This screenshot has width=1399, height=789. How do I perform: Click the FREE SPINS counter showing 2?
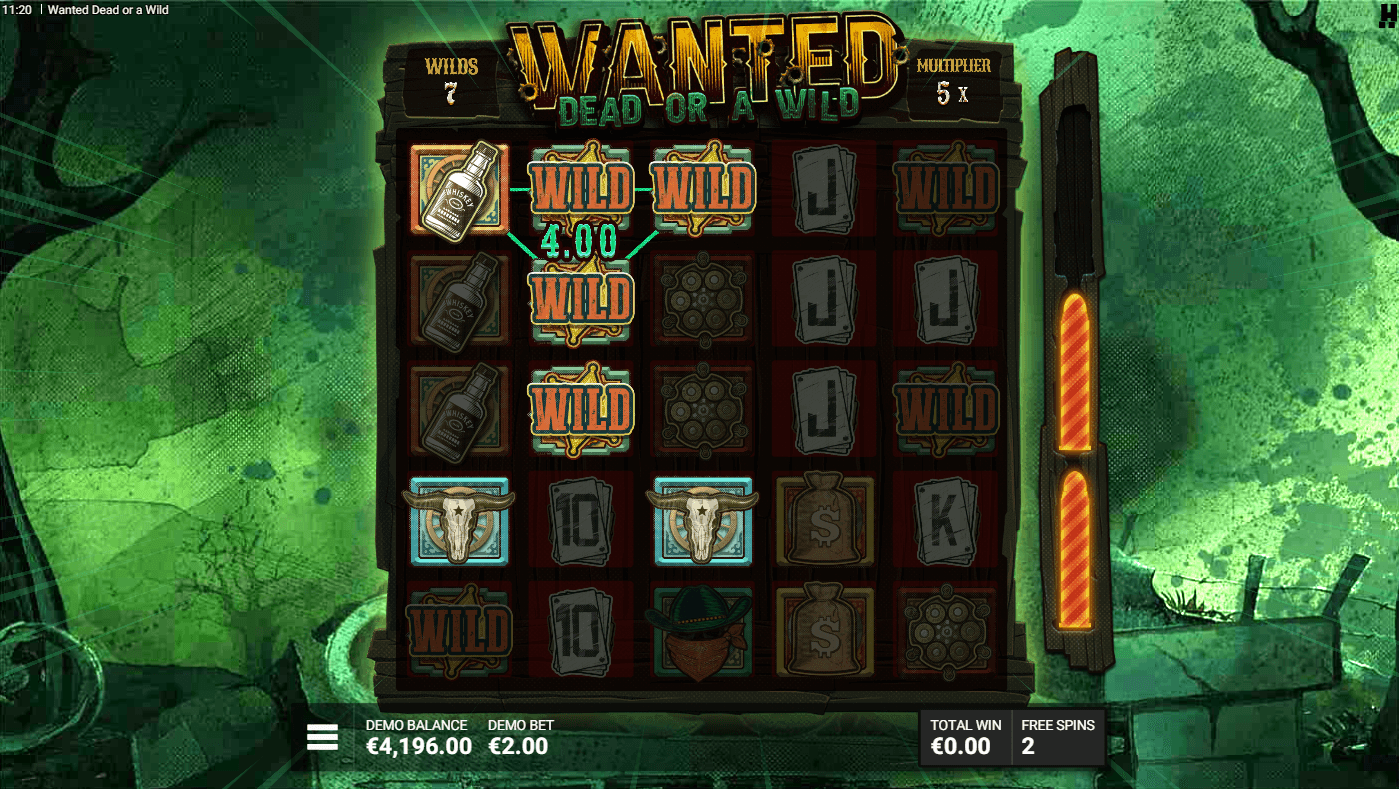point(1057,736)
